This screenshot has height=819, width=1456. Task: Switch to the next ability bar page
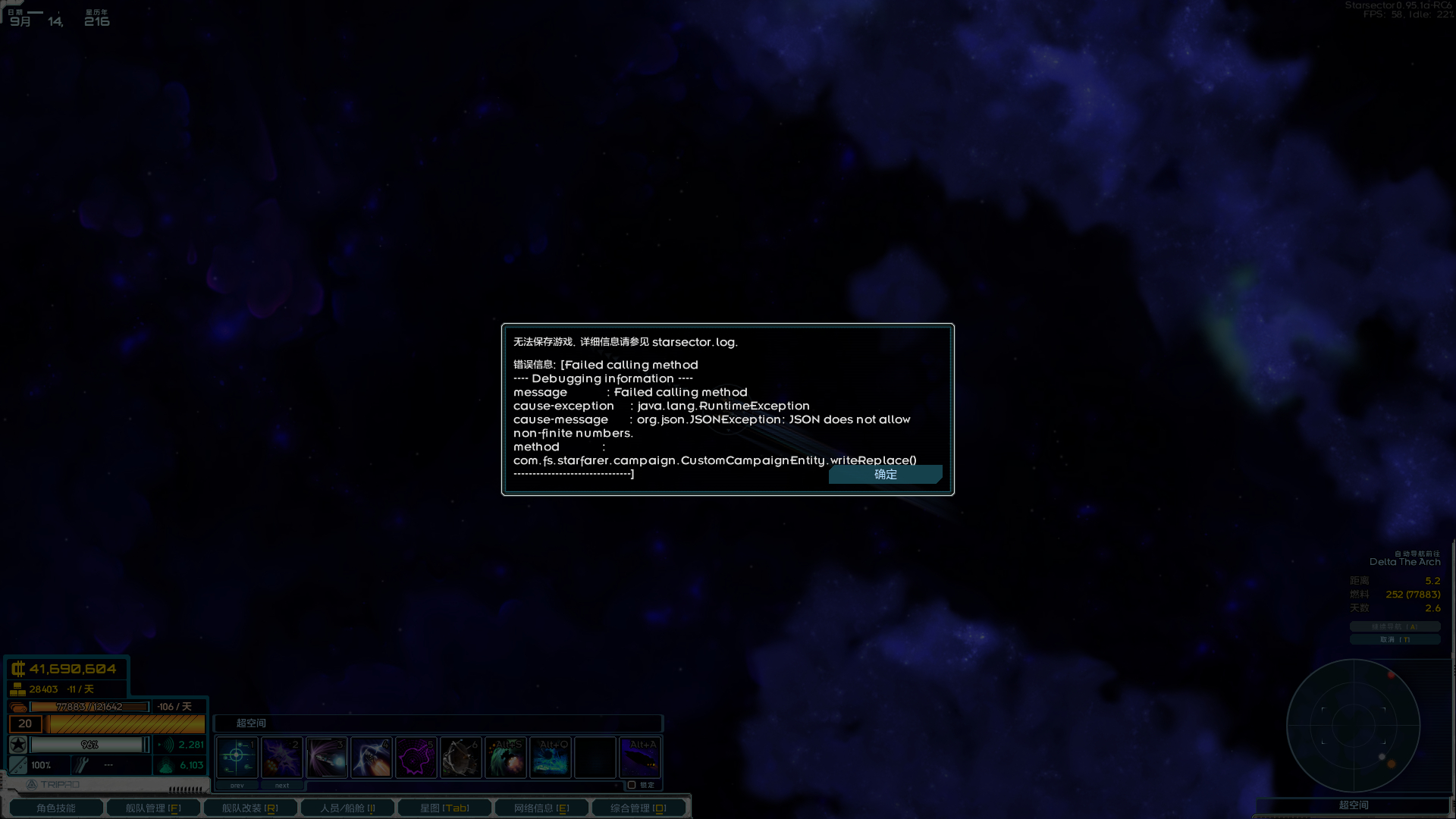(x=281, y=786)
